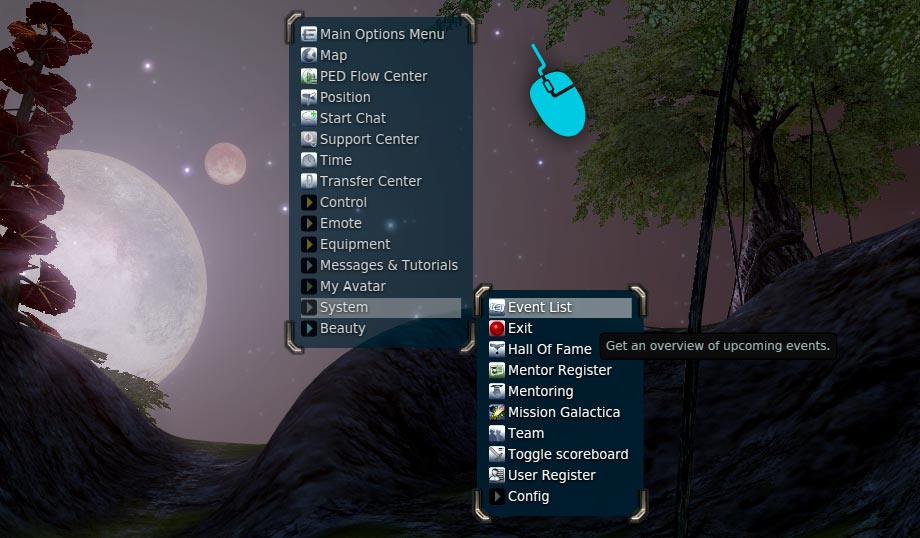
Task: Show the Time entry
Action: coord(336,160)
